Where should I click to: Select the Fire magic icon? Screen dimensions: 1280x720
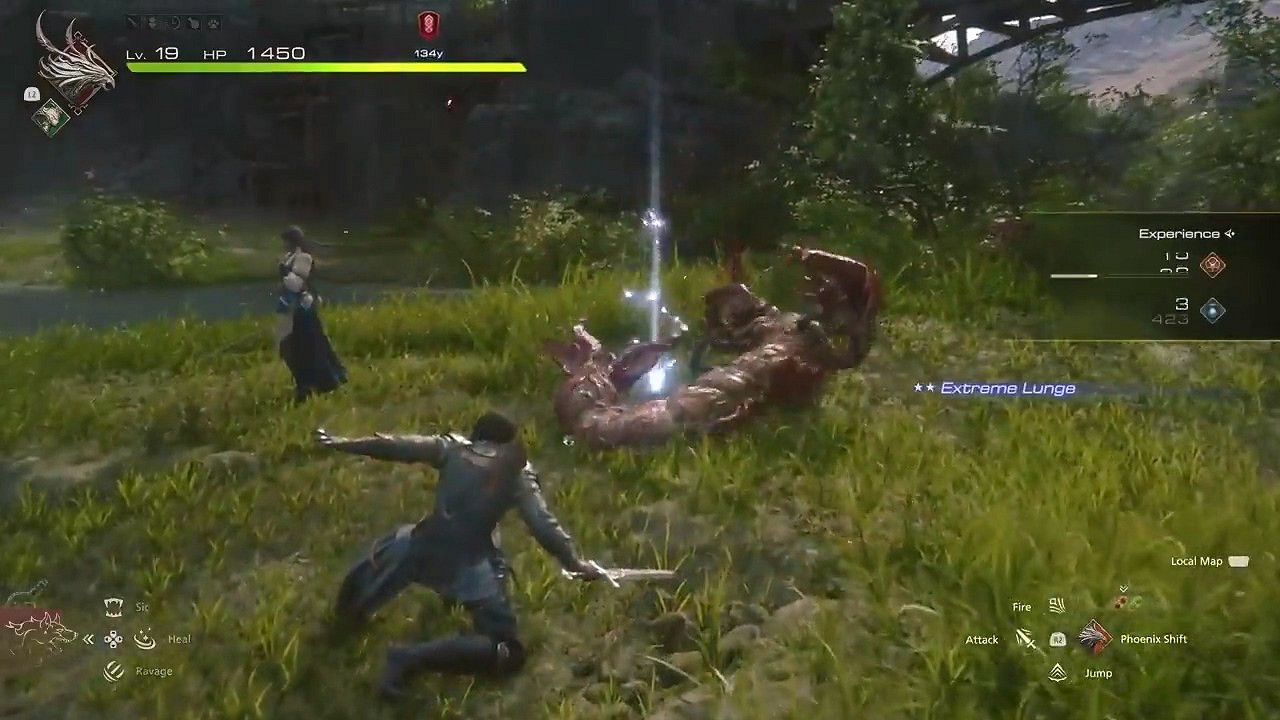click(1057, 606)
